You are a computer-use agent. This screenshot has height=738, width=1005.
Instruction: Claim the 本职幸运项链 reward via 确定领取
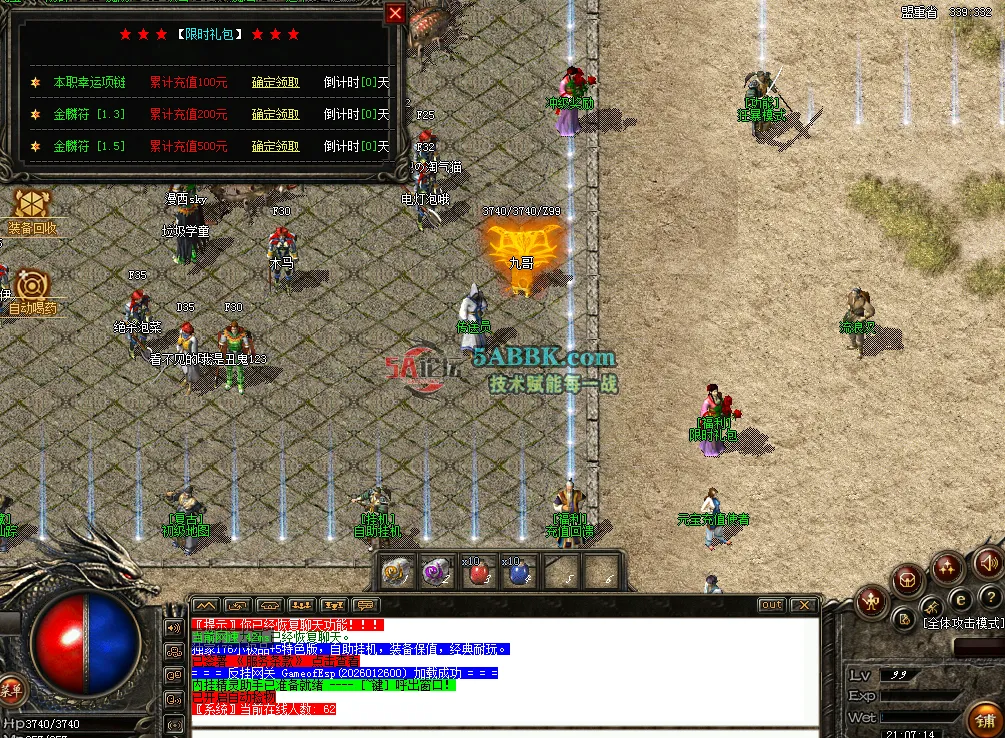(275, 83)
